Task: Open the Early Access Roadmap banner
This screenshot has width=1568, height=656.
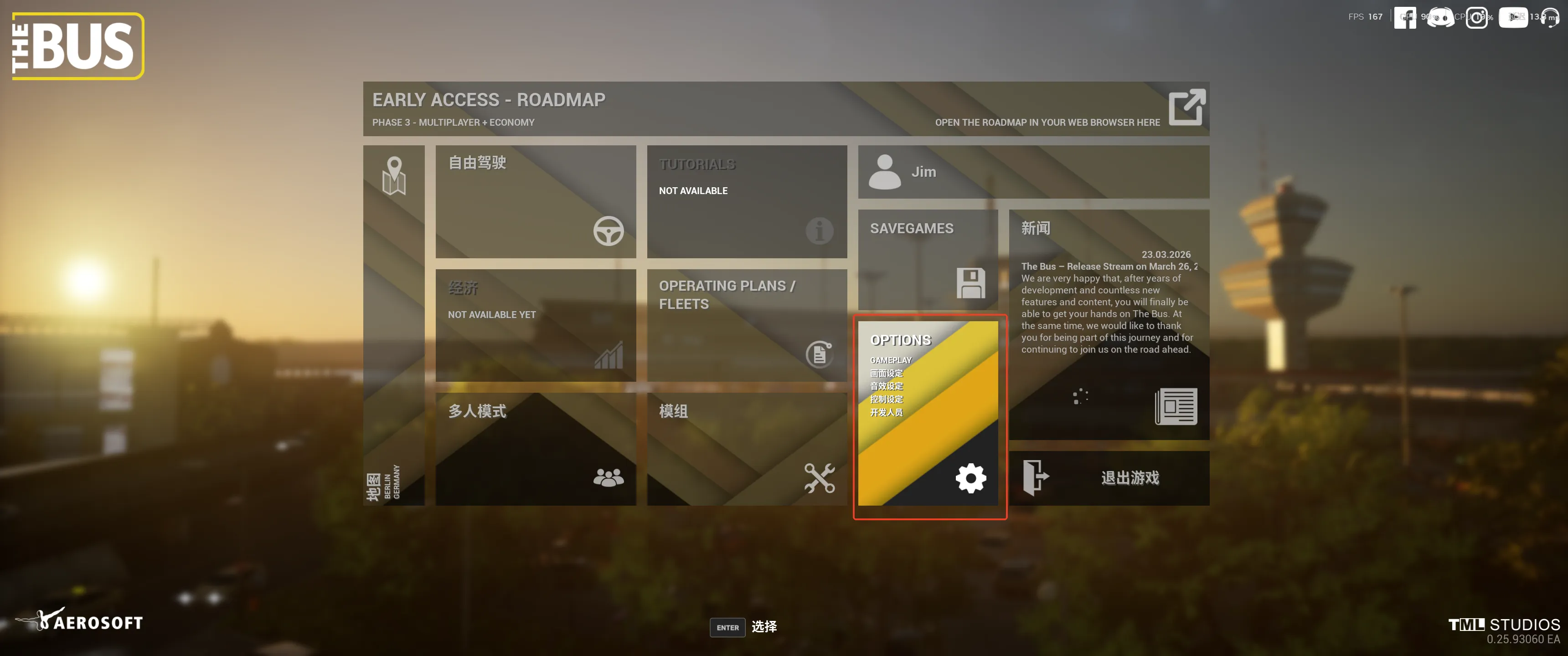Action: 785,108
